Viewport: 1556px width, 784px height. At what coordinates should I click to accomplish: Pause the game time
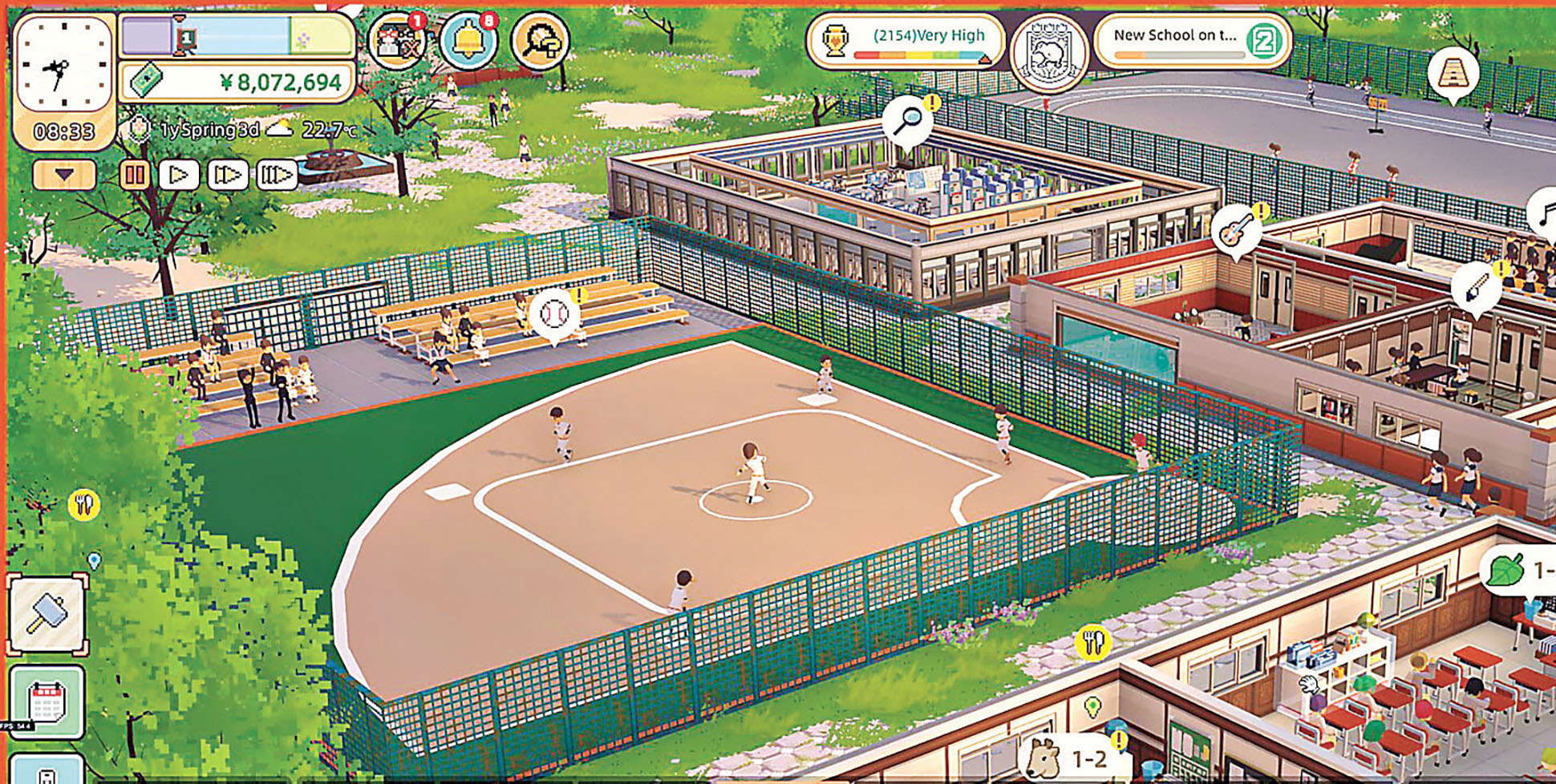coord(134,175)
